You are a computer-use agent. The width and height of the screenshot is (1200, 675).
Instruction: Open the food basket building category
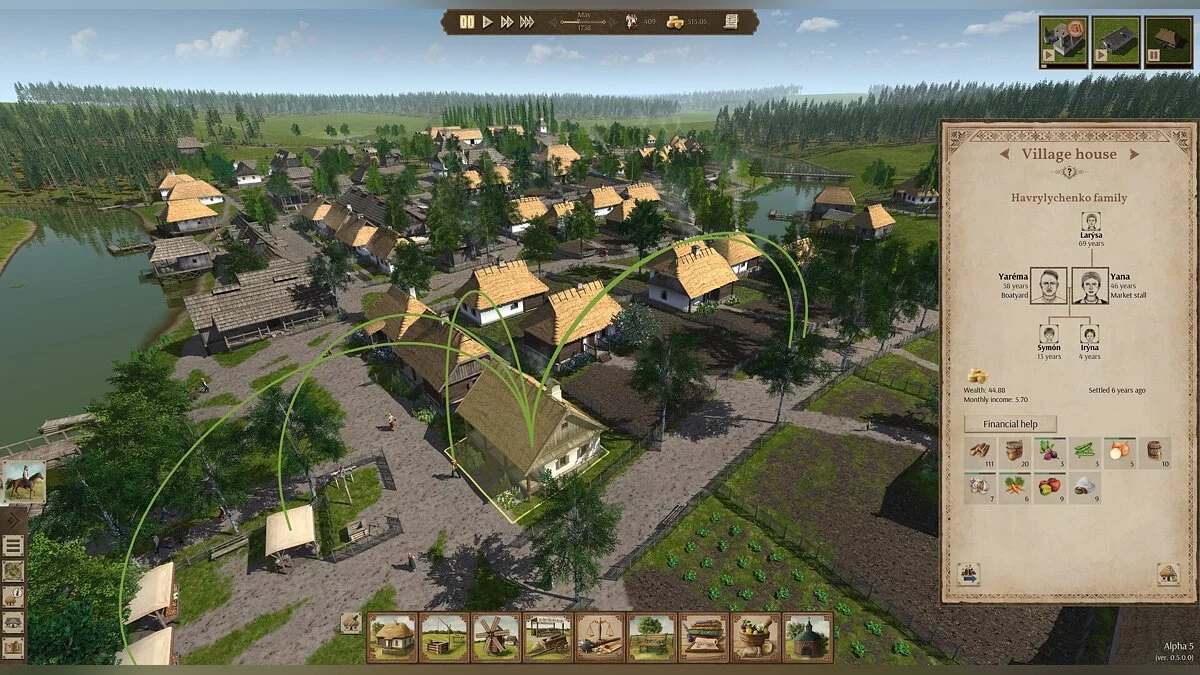coord(756,637)
